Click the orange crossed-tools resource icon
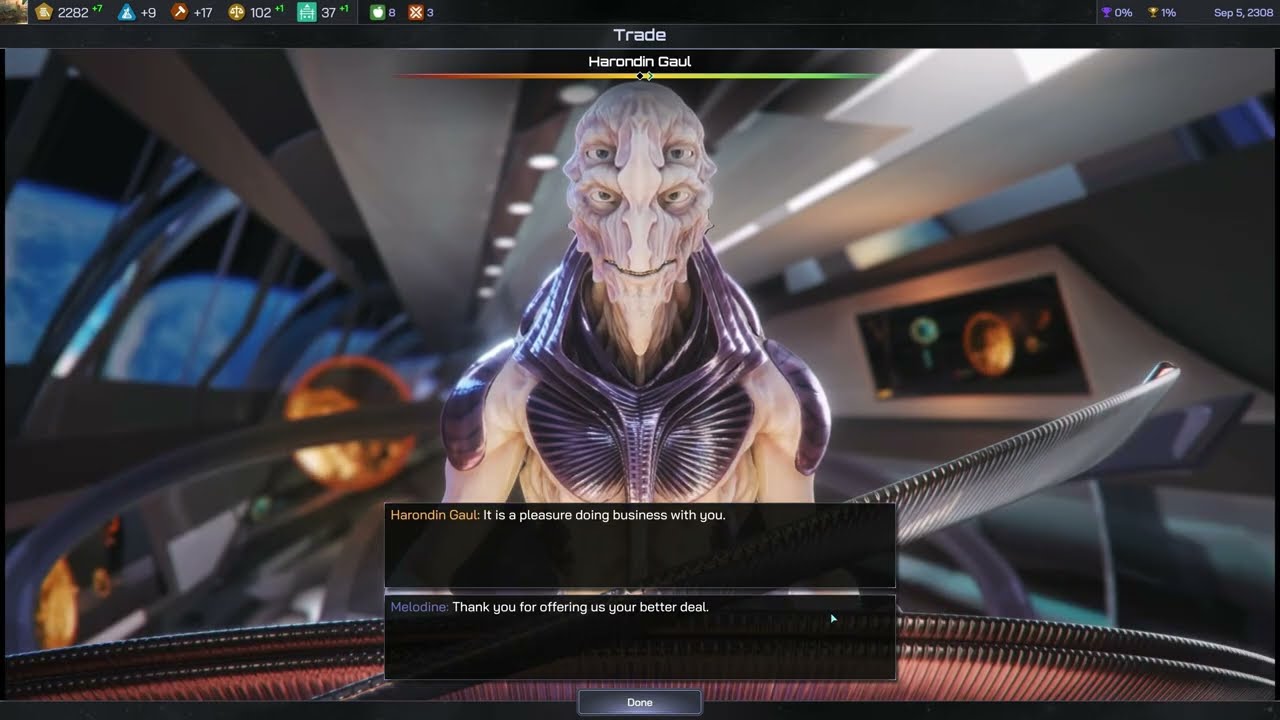Viewport: 1280px width, 720px height. 416,13
